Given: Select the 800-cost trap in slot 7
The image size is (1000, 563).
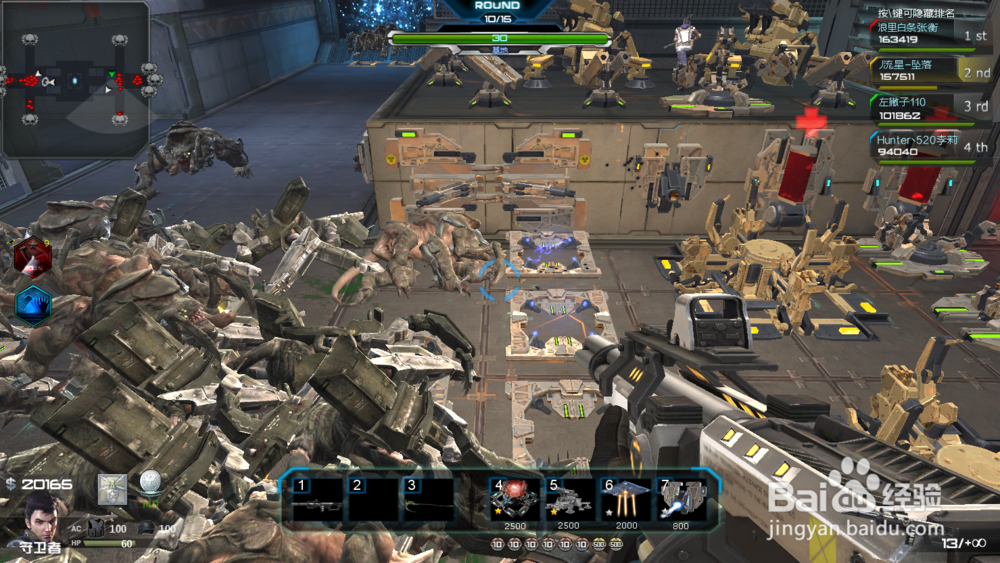Looking at the screenshot, I should (682, 498).
